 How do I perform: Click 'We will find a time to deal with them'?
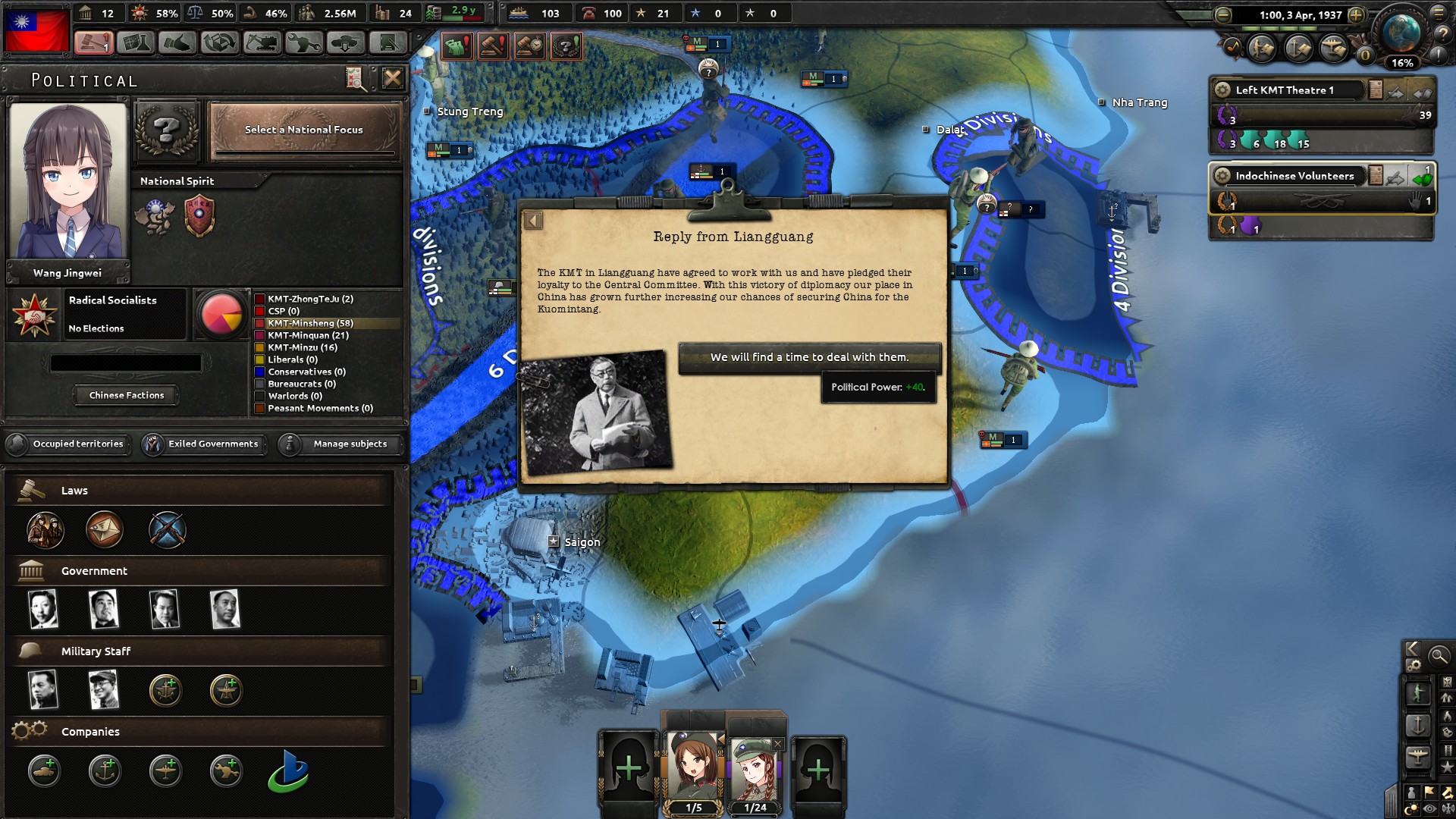pyautogui.click(x=808, y=357)
